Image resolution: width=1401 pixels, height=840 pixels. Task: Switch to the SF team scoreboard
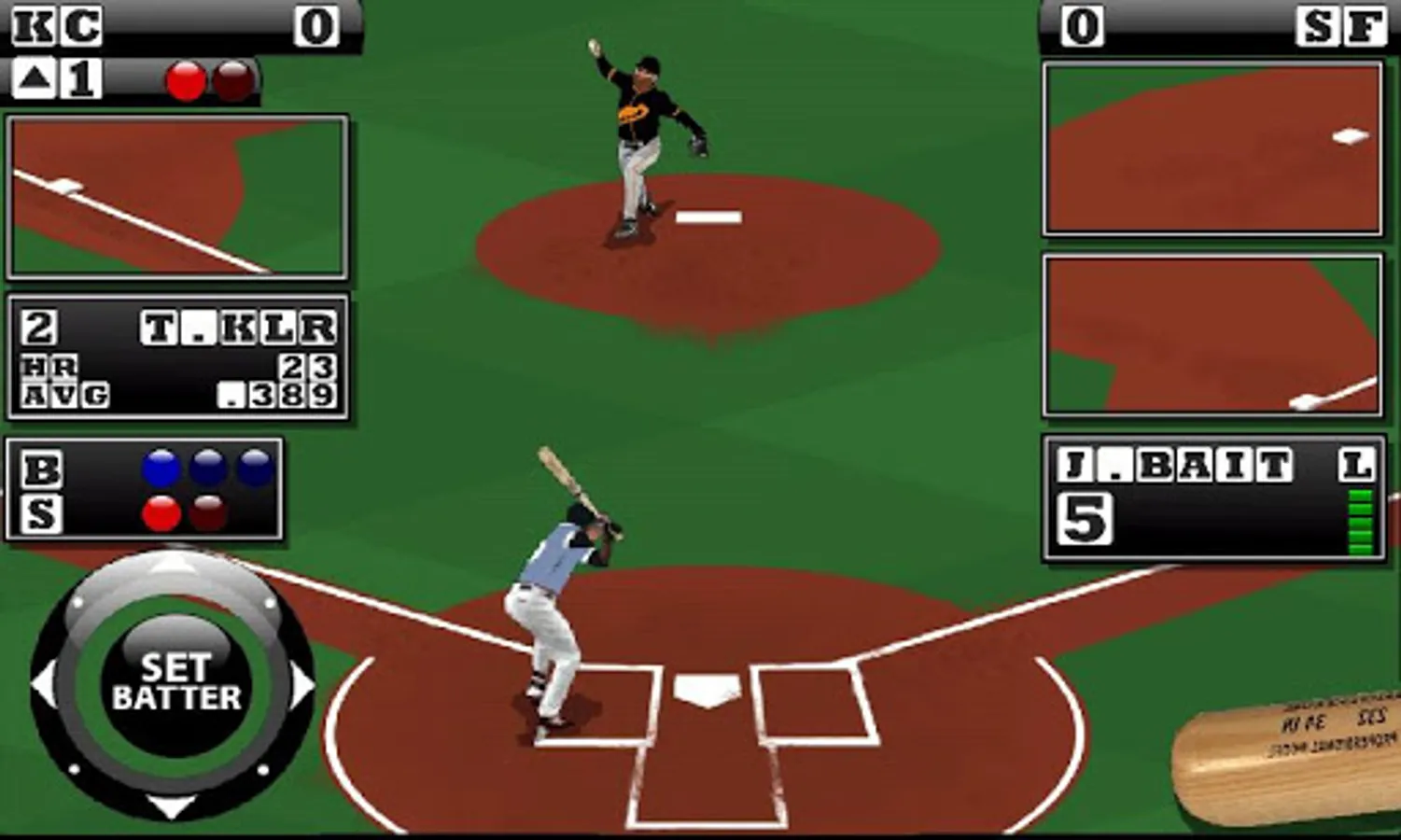(1344, 25)
